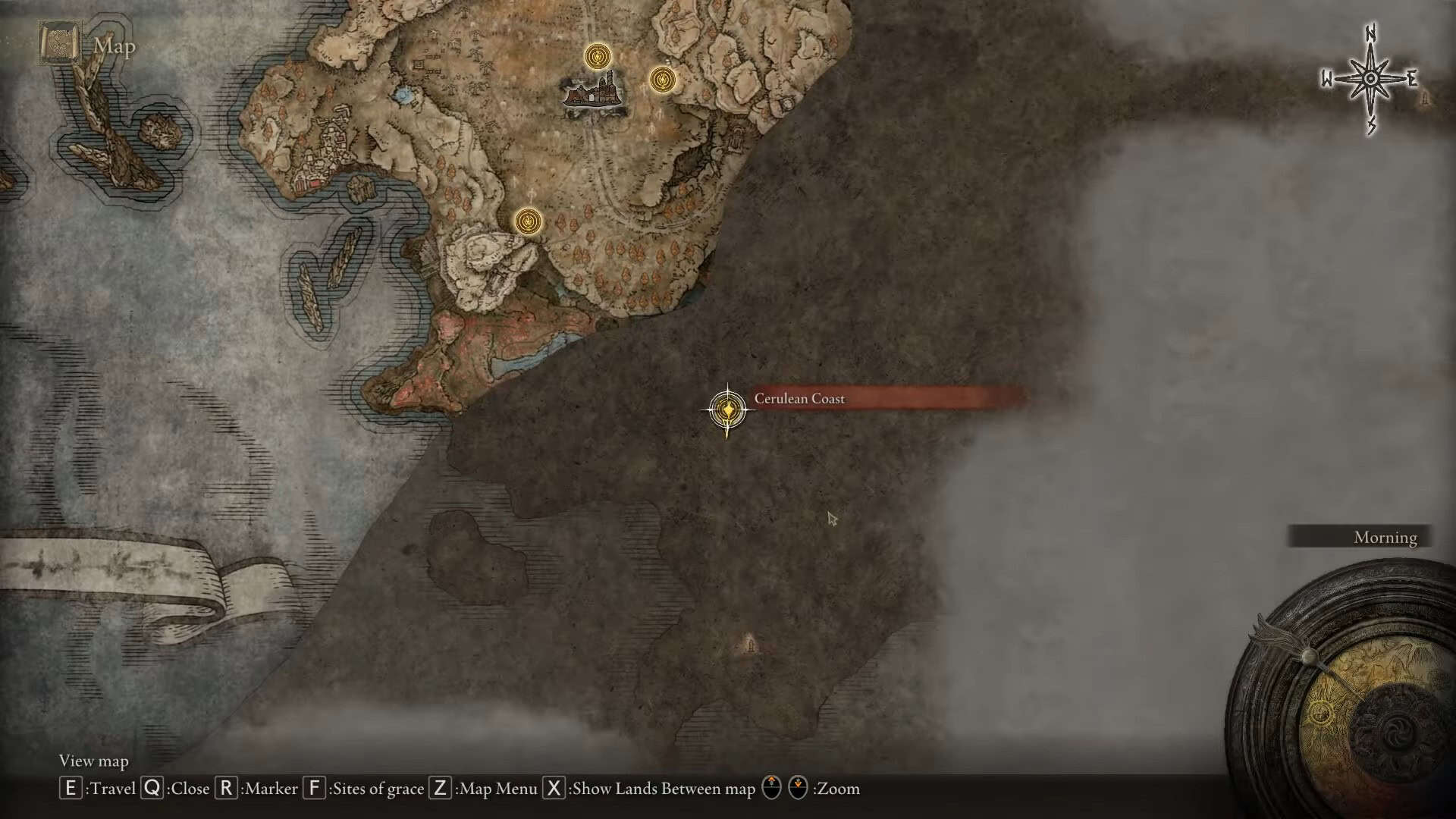Choose the grace marker north of the castle
The width and height of the screenshot is (1456, 819).
[x=598, y=56]
